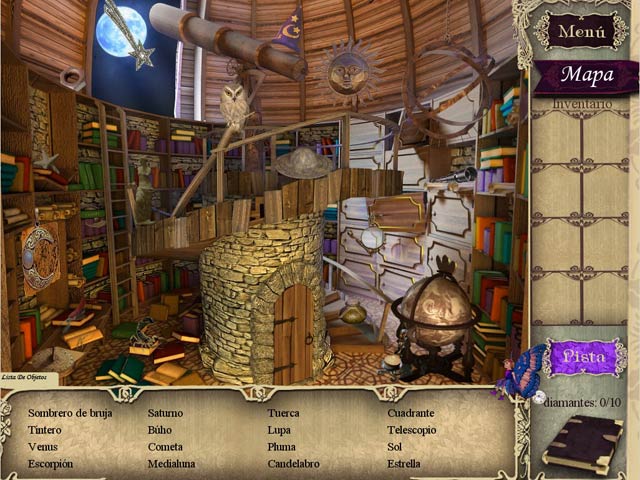This screenshot has height=480, width=640.
Task: Select Escorpión in the object list
Action: (x=50, y=464)
